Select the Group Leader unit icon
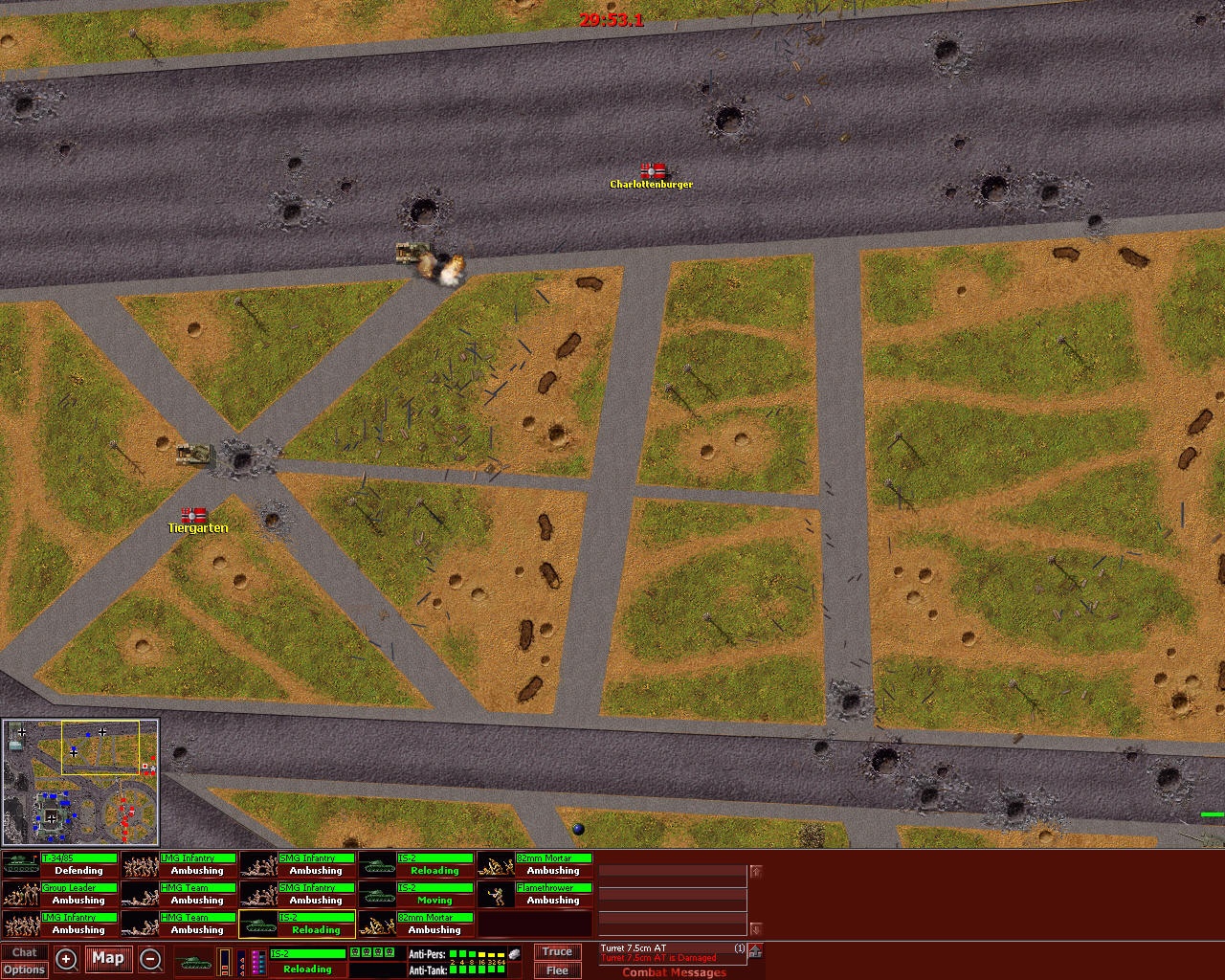 (21, 894)
